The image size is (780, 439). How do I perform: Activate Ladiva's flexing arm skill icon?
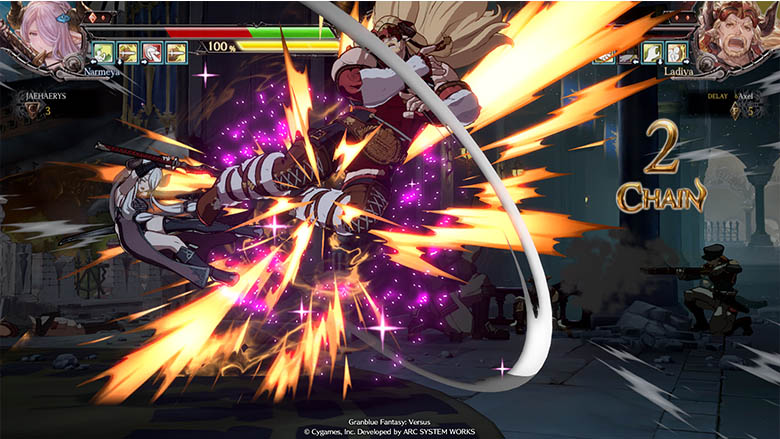pyautogui.click(x=652, y=53)
